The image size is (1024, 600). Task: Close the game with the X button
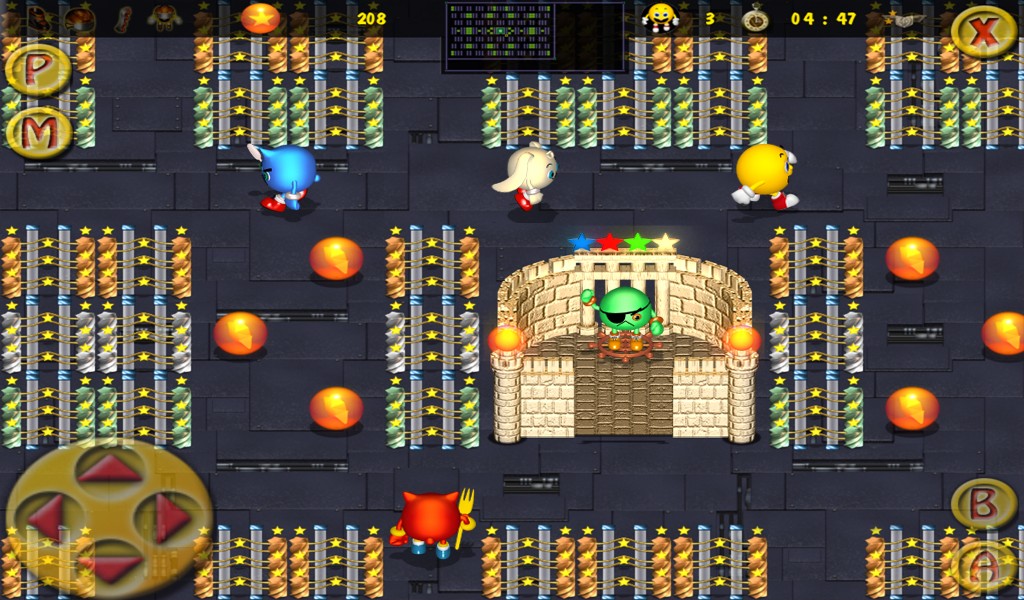pyautogui.click(x=983, y=32)
